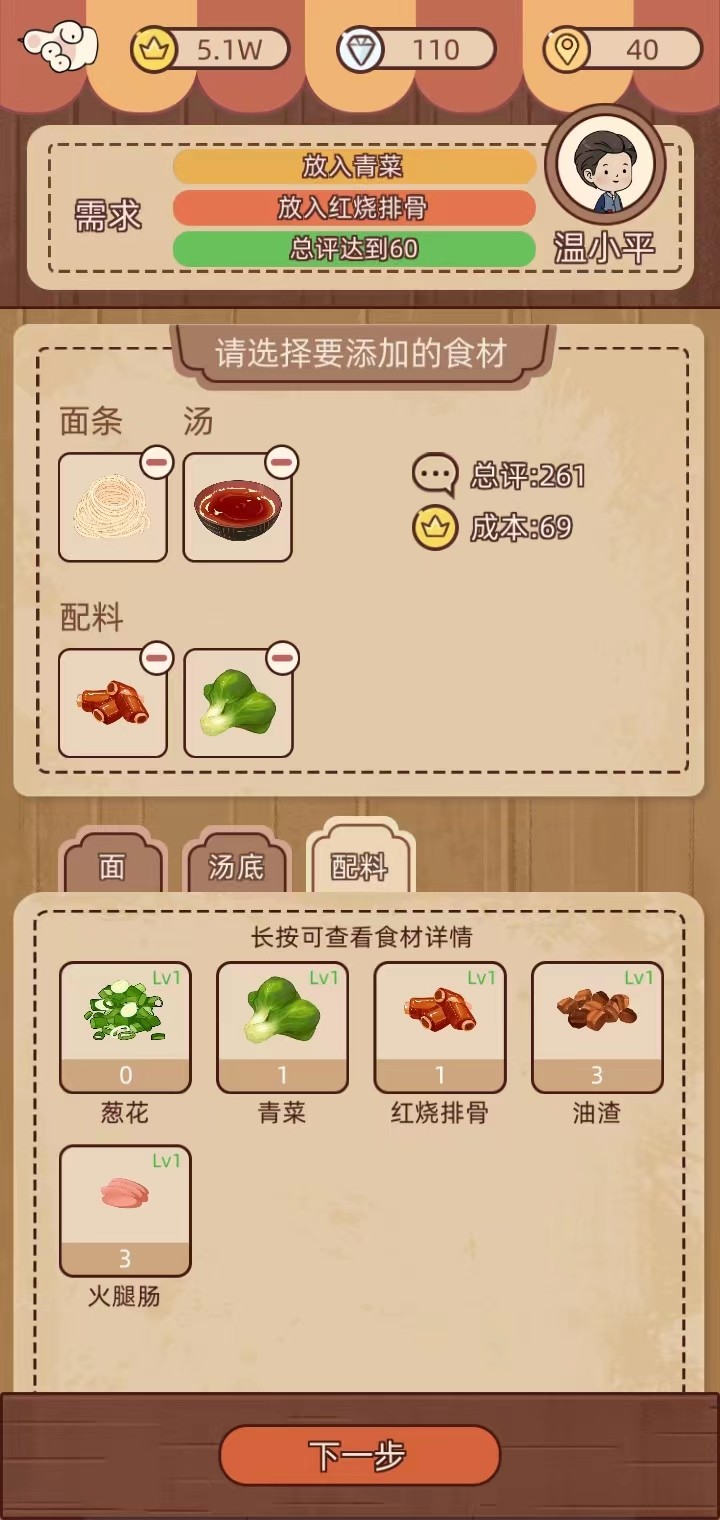This screenshot has width=720, height=1520.
Task: Remove the added braised ribs topping
Action: click(x=157, y=658)
